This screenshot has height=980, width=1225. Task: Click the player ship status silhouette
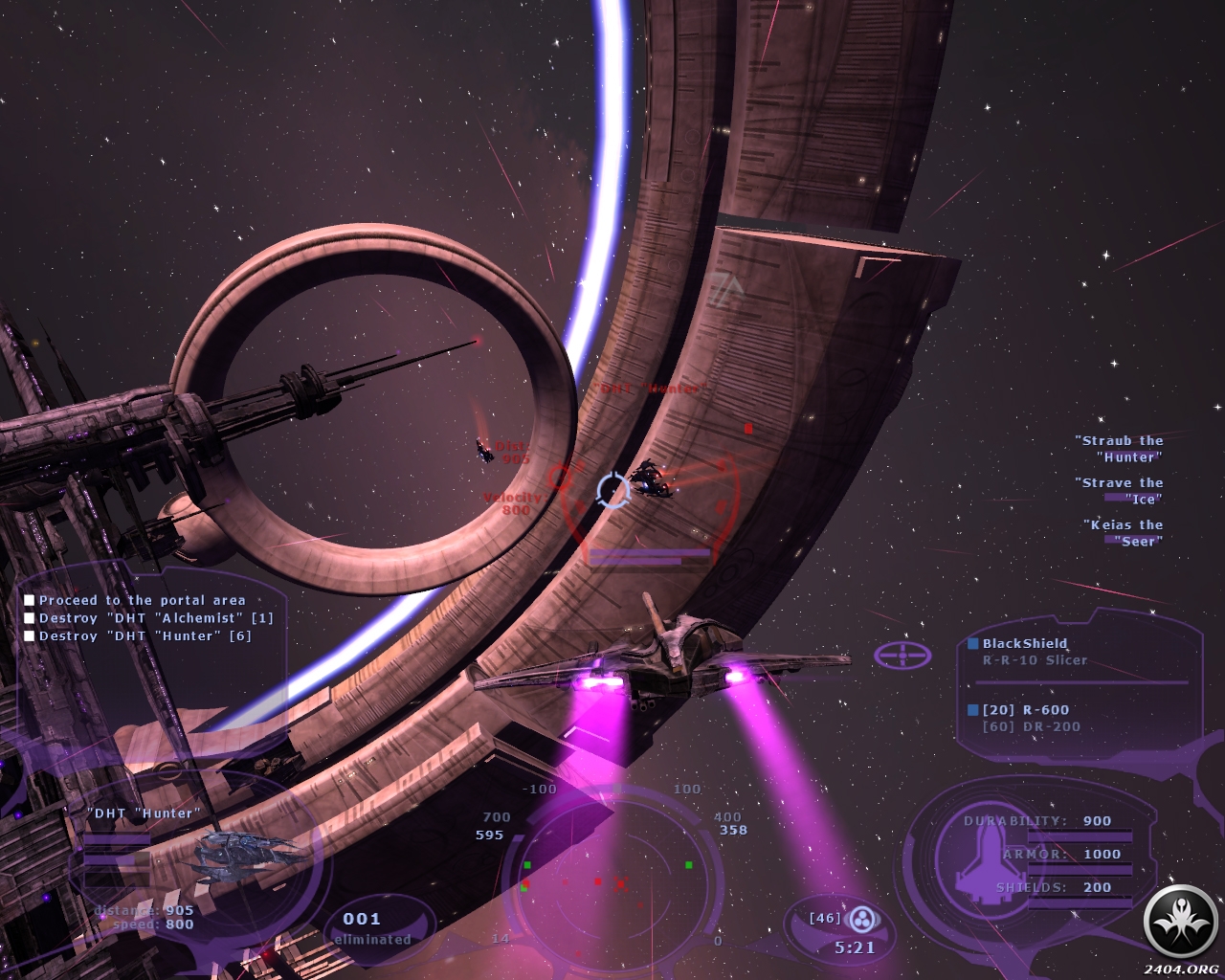click(x=971, y=857)
